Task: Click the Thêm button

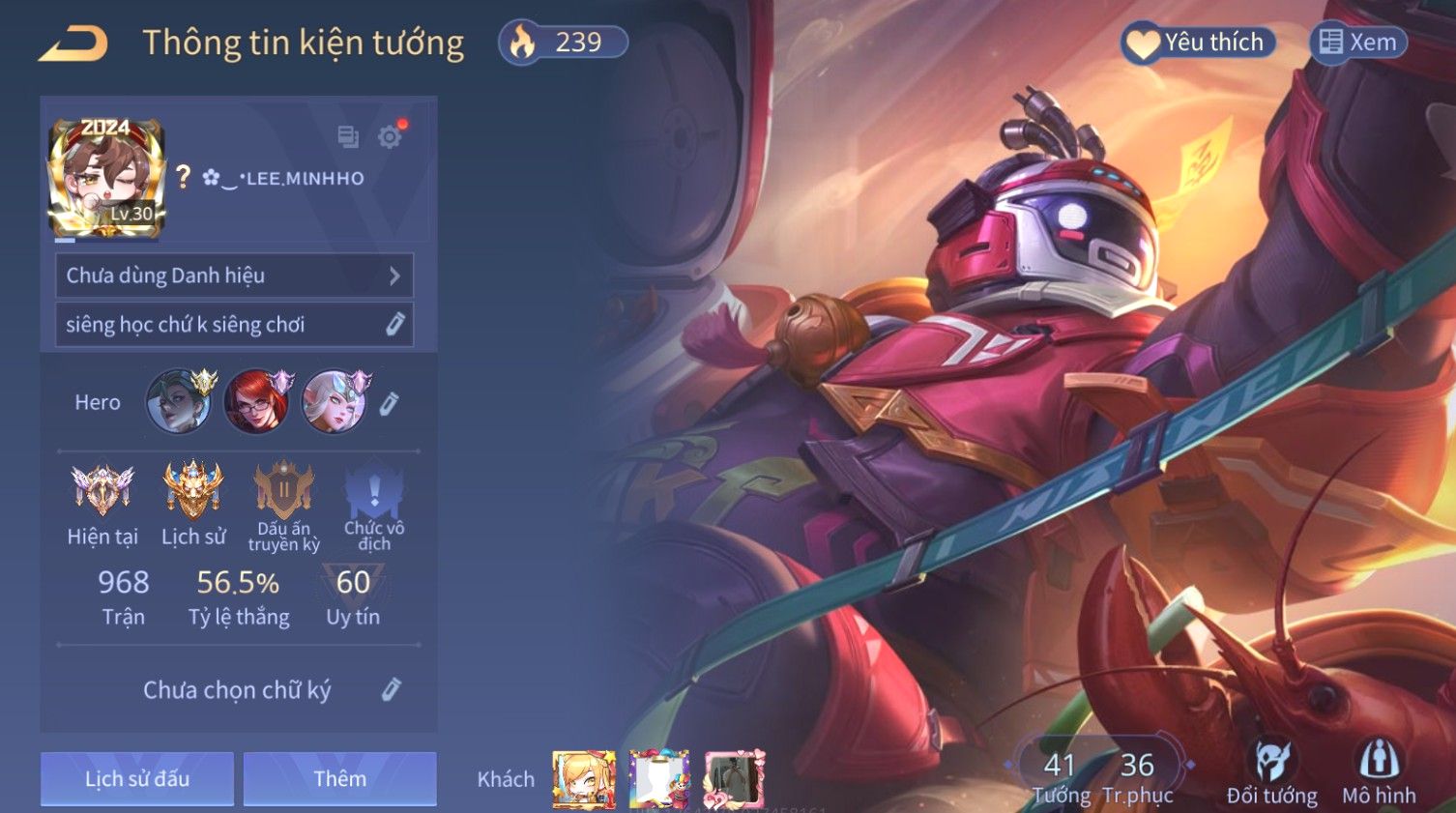Action: pos(340,778)
